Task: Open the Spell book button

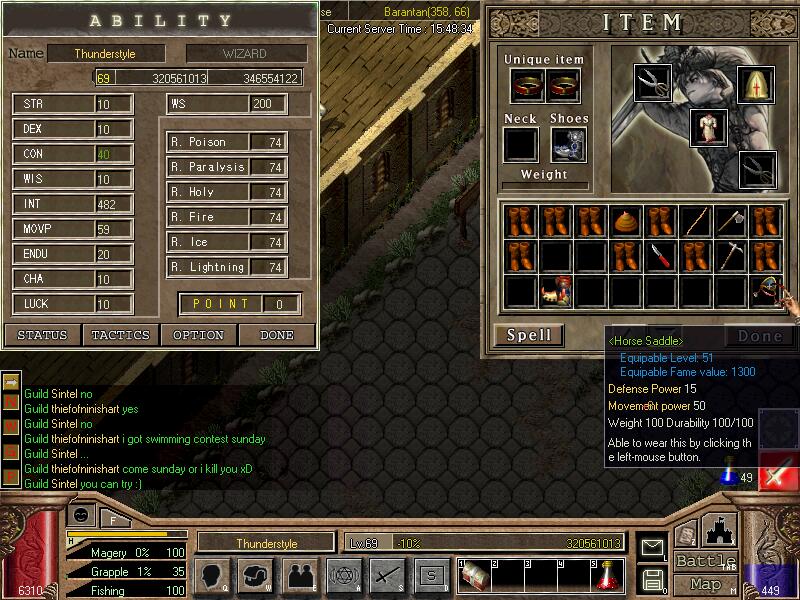Action: (529, 335)
